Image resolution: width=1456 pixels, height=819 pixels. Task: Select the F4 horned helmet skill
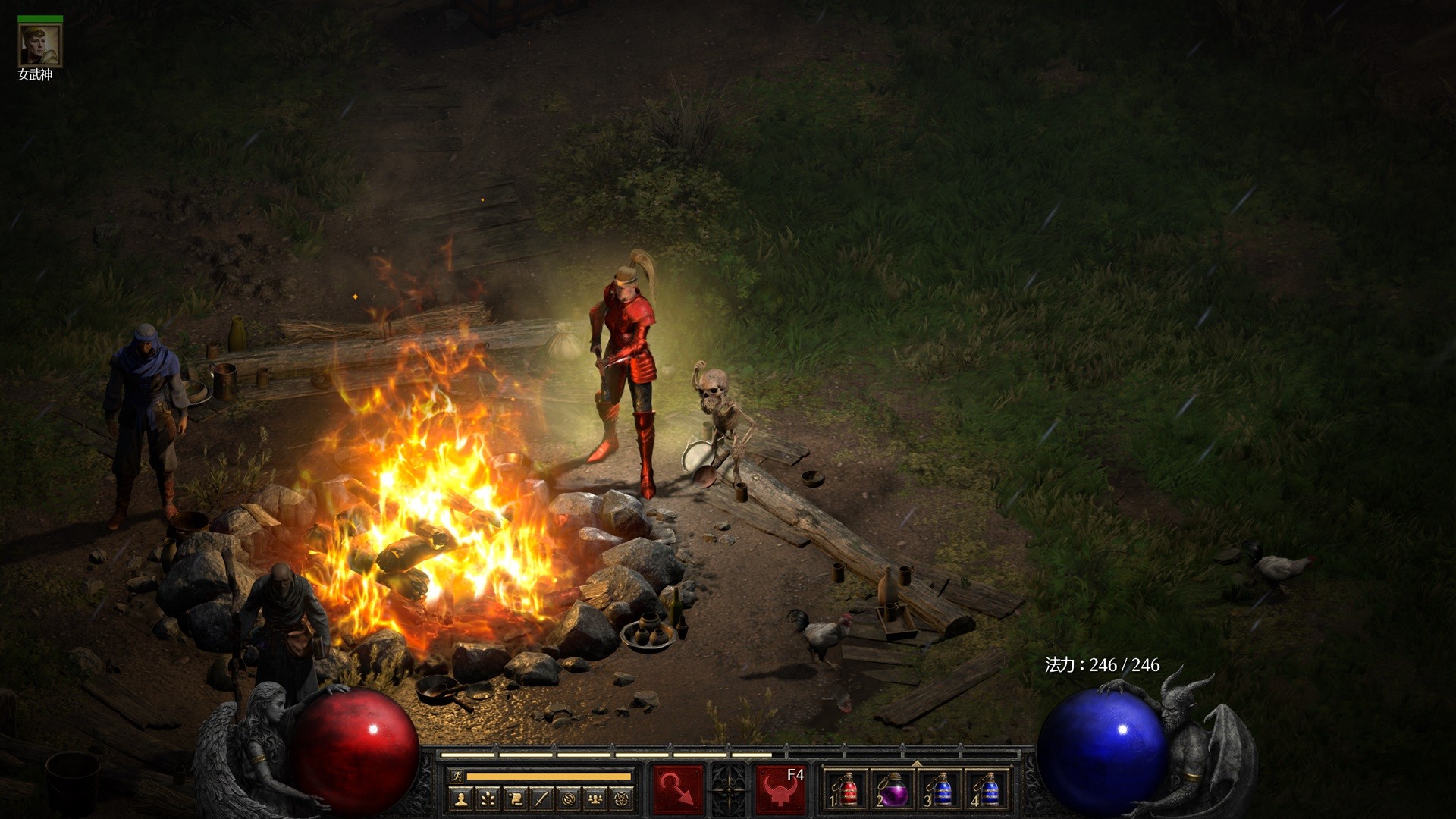(x=780, y=790)
